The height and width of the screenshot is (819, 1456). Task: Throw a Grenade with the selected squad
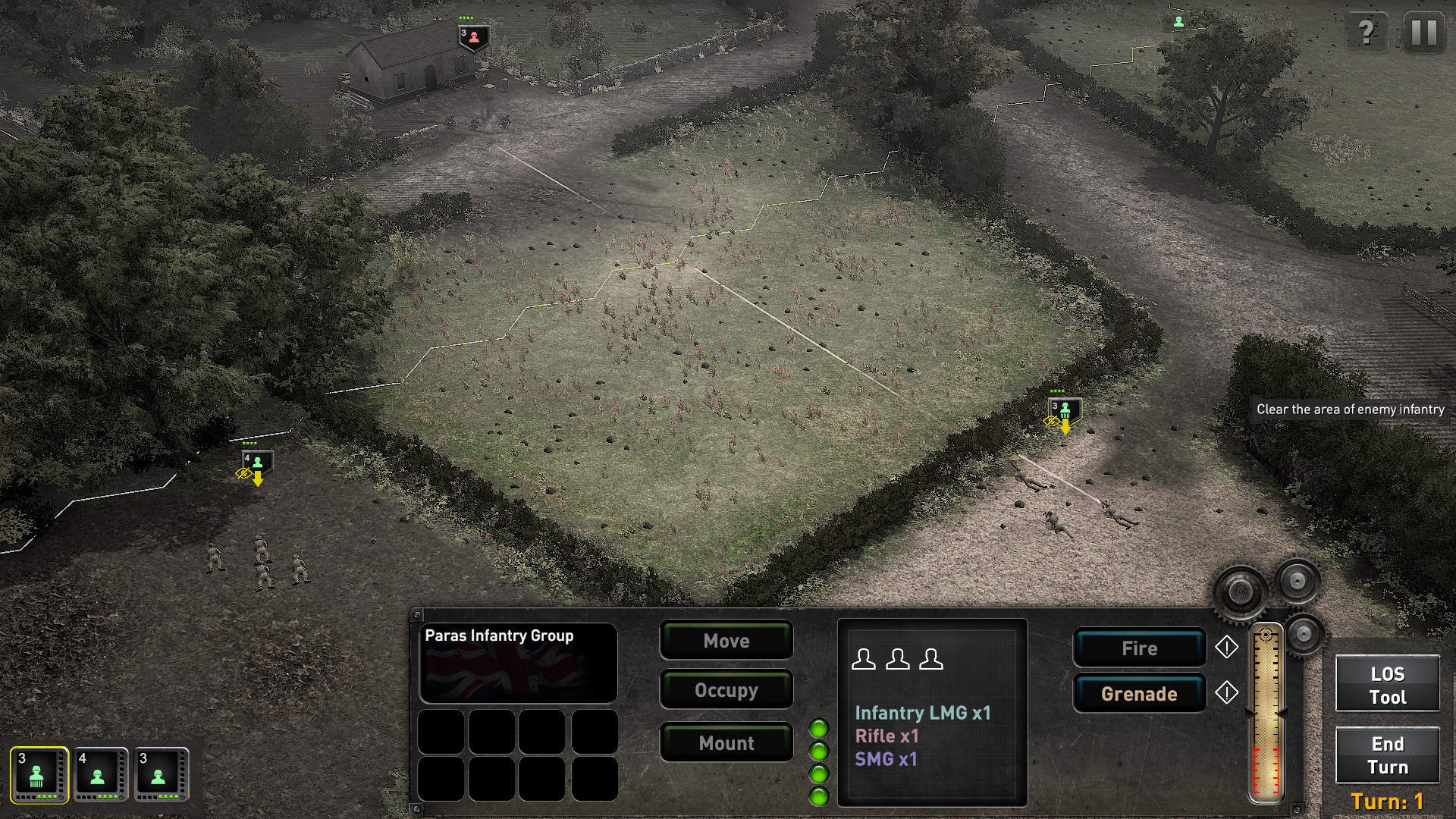click(1139, 692)
